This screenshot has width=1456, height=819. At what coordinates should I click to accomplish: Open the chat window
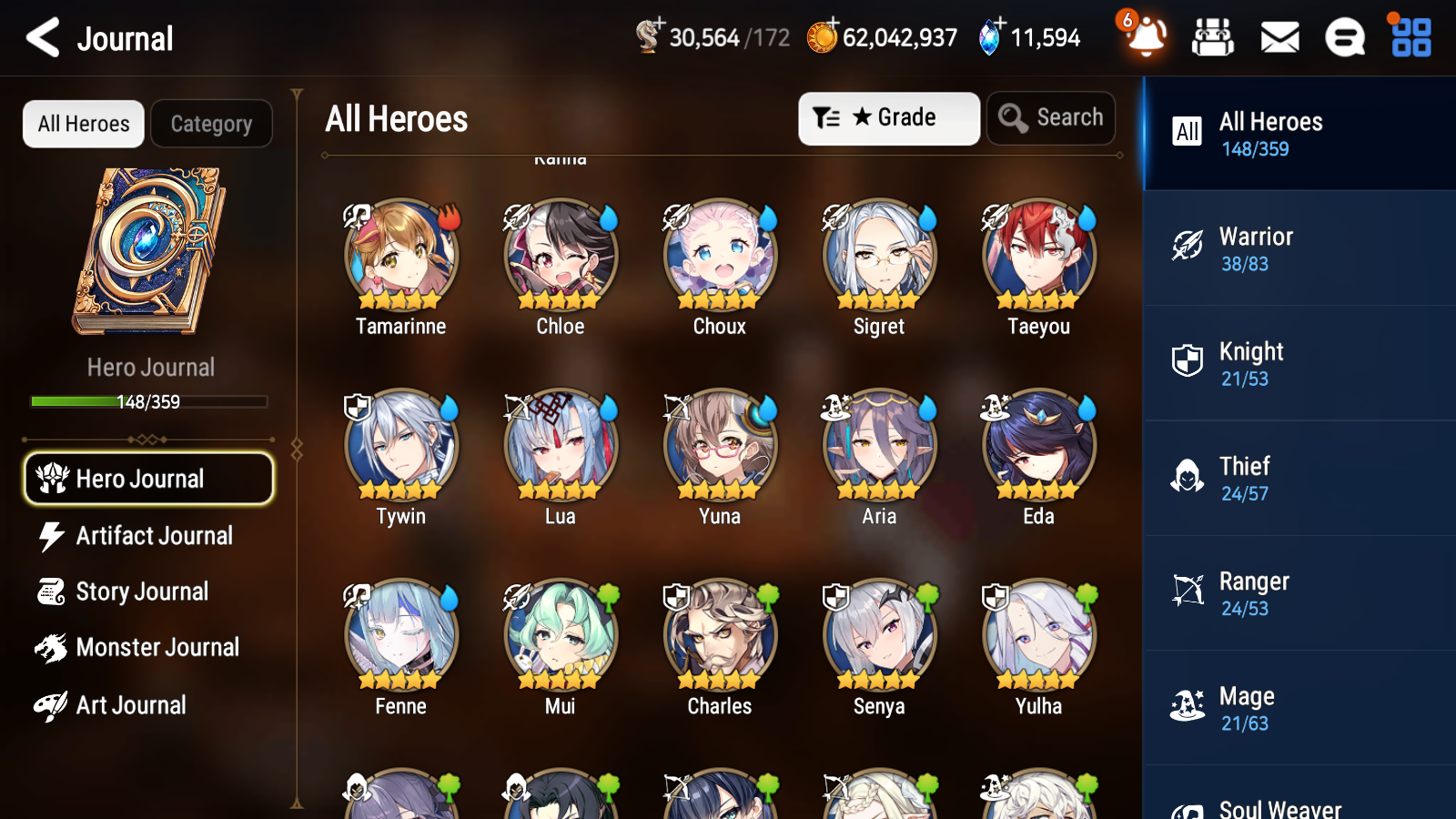(1344, 37)
